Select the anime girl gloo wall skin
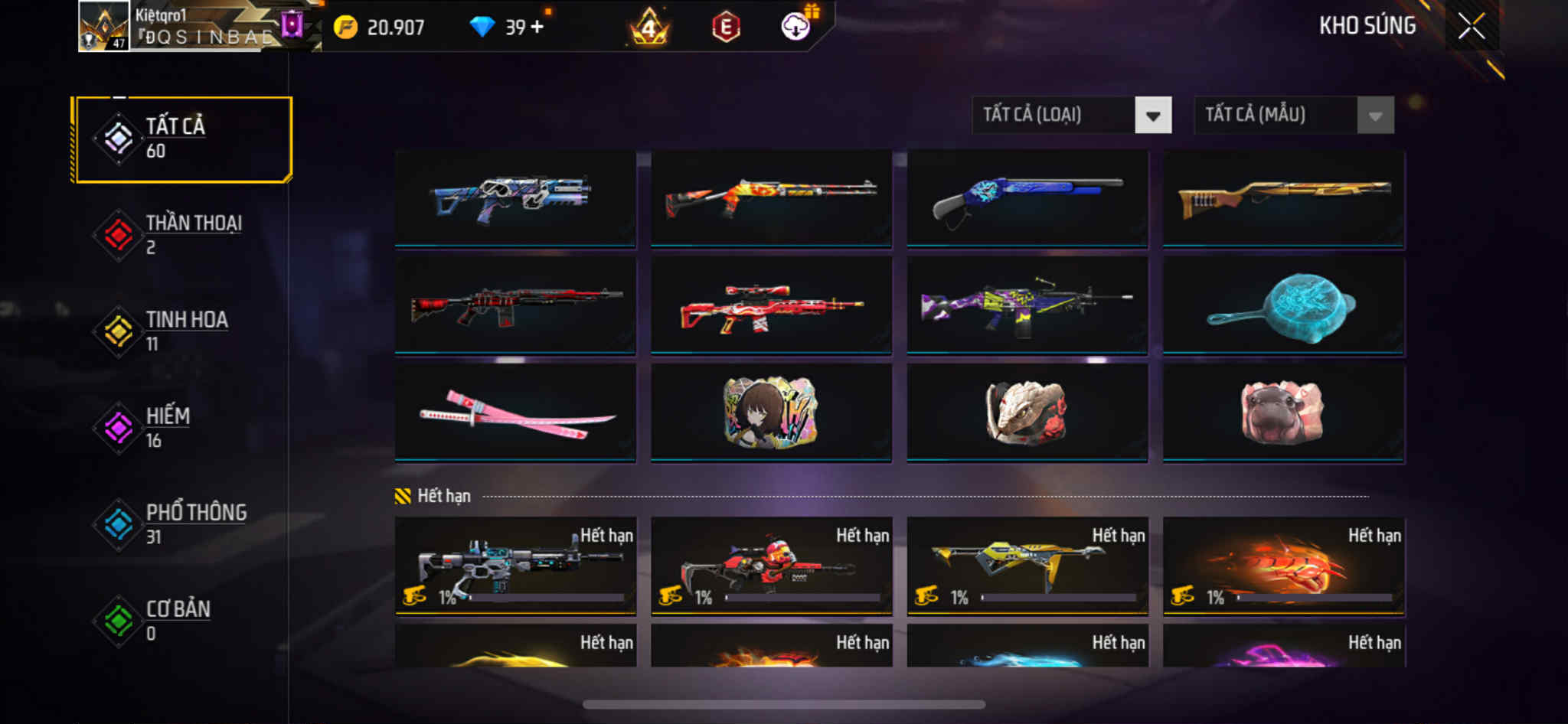 [x=771, y=413]
